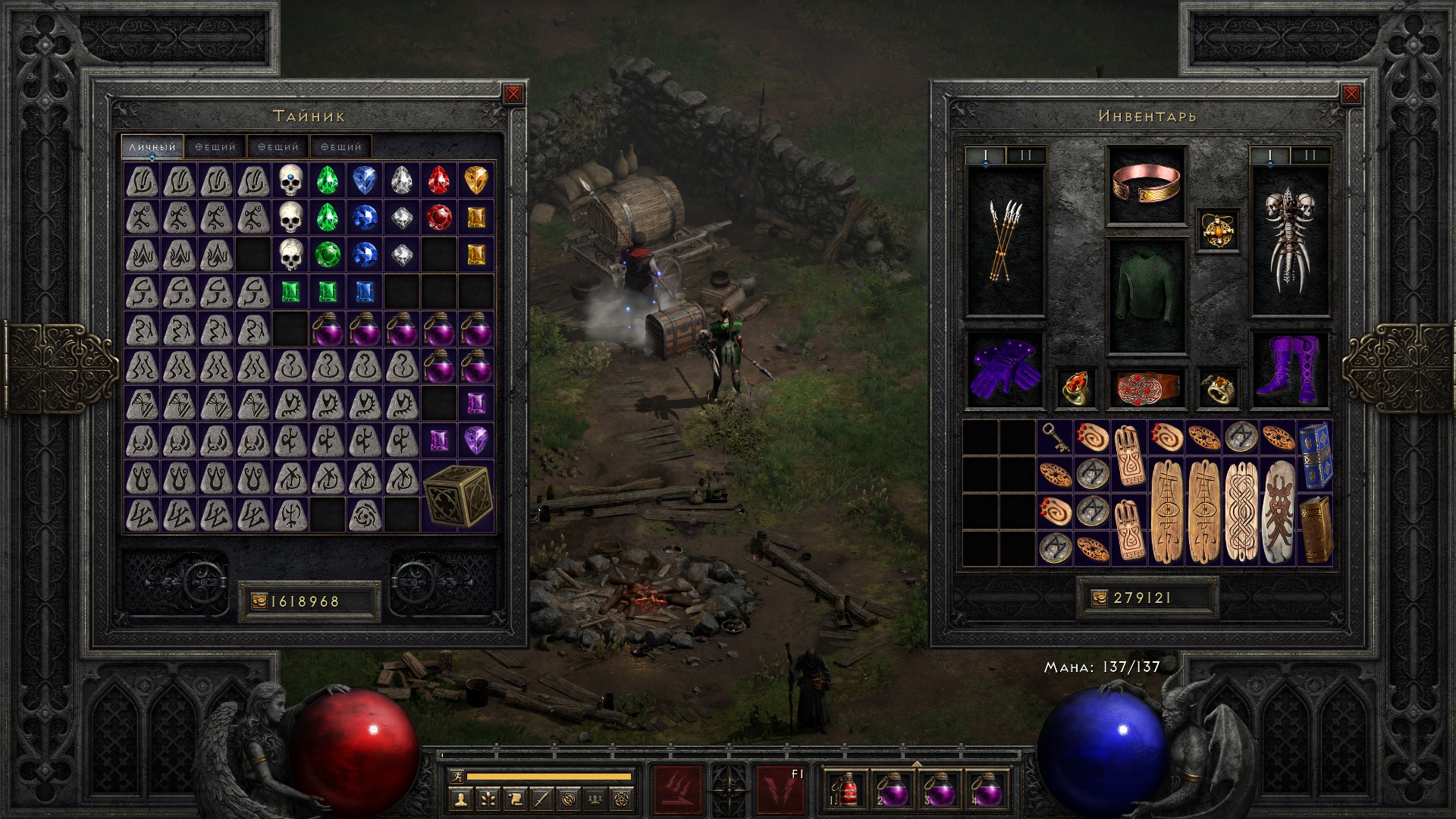Select the skull shield in off-hand slot
1456x819 pixels.
pyautogui.click(x=1289, y=241)
